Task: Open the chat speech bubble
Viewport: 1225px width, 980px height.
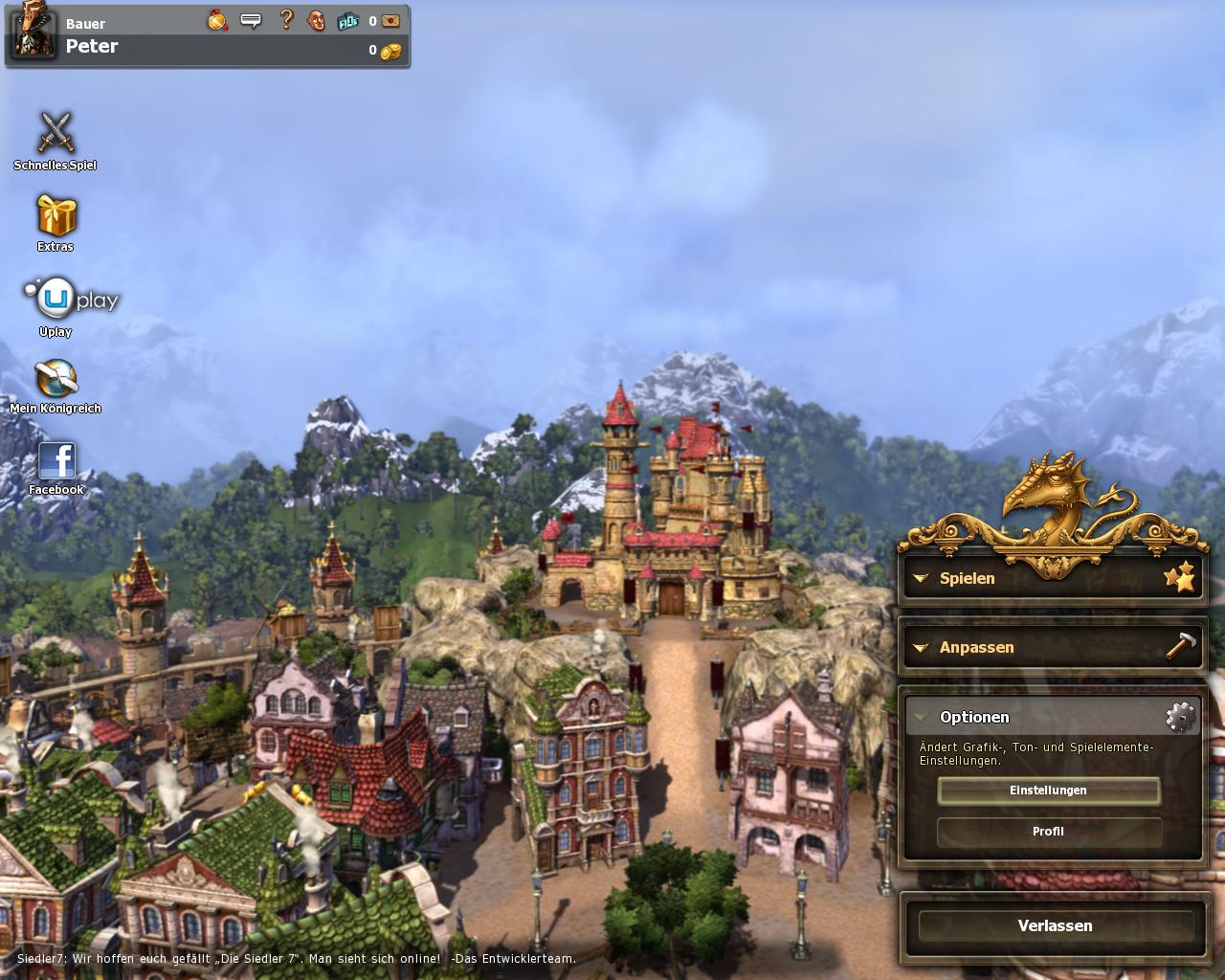Action: click(x=251, y=20)
